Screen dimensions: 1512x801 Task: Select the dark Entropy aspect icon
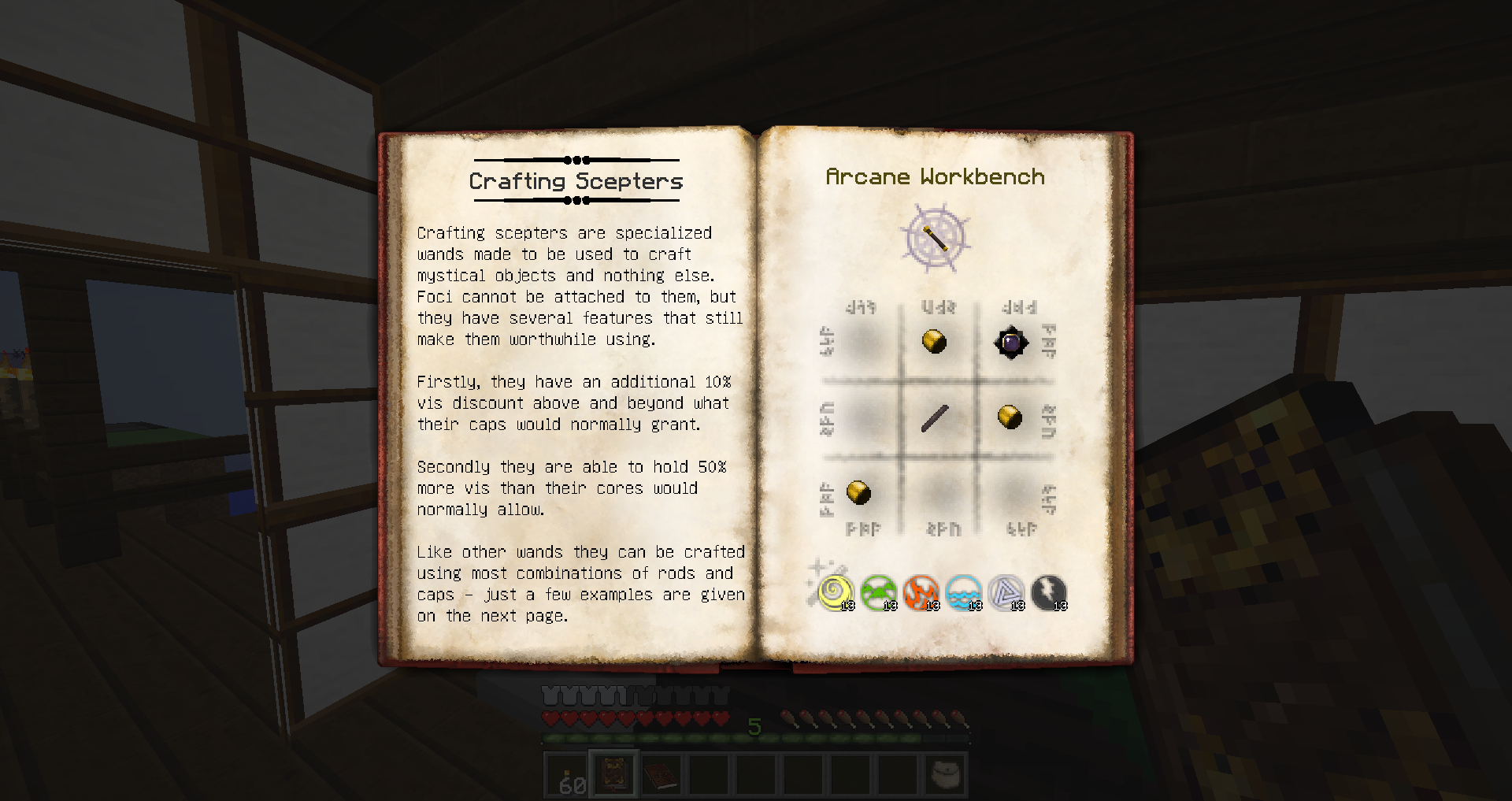coord(1048,592)
